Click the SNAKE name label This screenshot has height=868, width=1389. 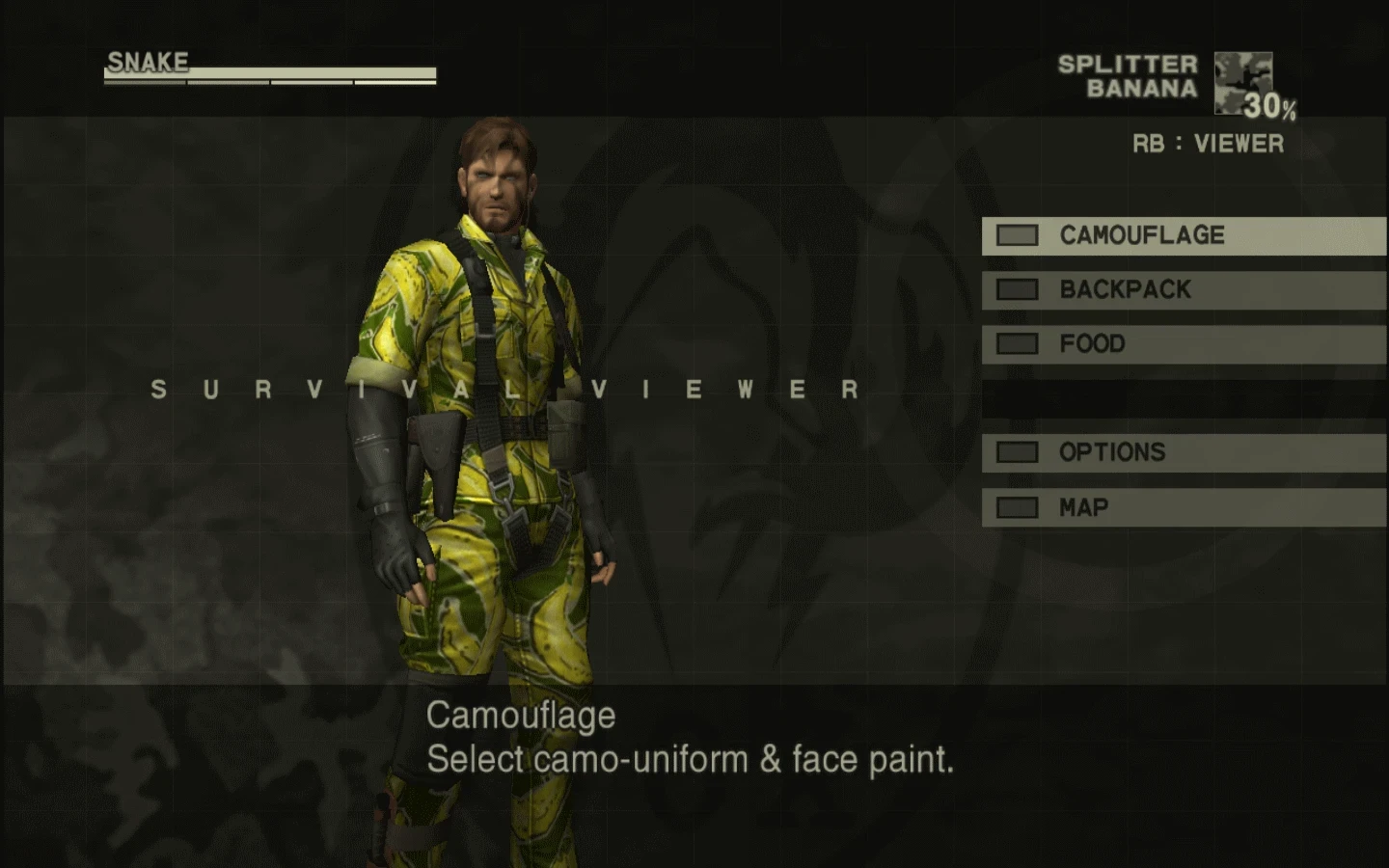pos(145,61)
